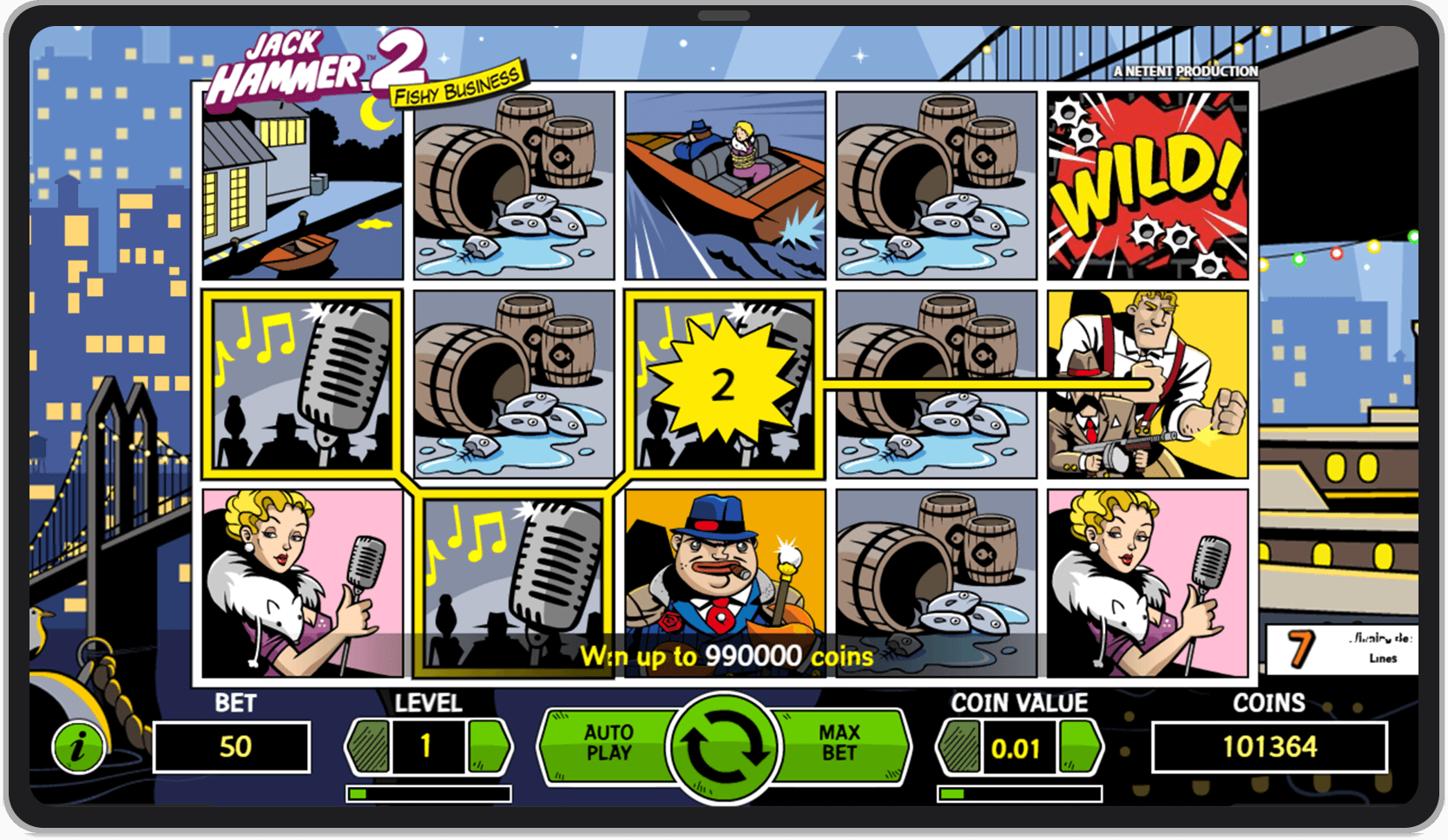
Task: Decrease the bet LEVEL with the left arrow
Action: (368, 746)
